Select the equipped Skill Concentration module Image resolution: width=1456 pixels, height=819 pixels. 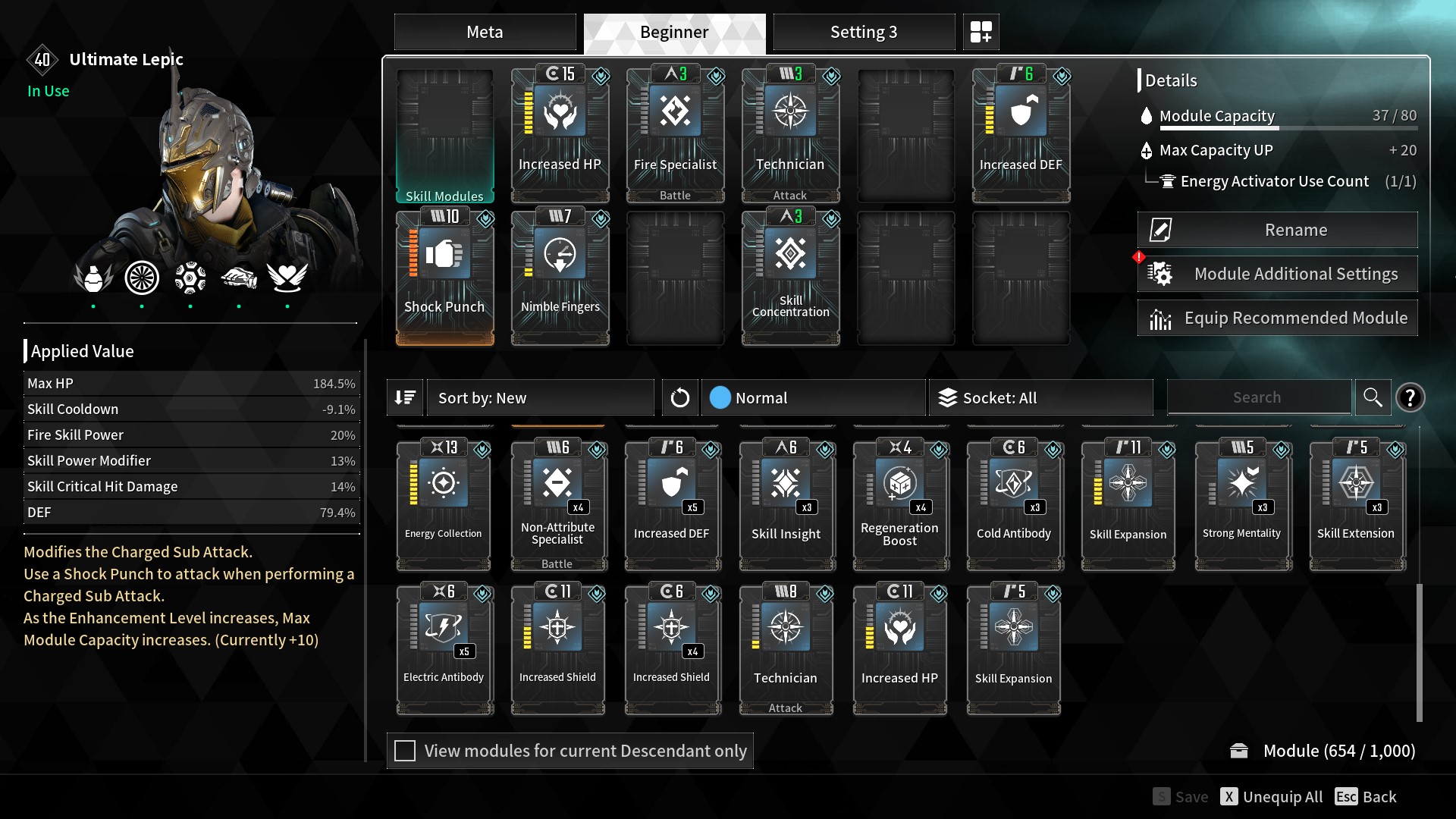[790, 278]
